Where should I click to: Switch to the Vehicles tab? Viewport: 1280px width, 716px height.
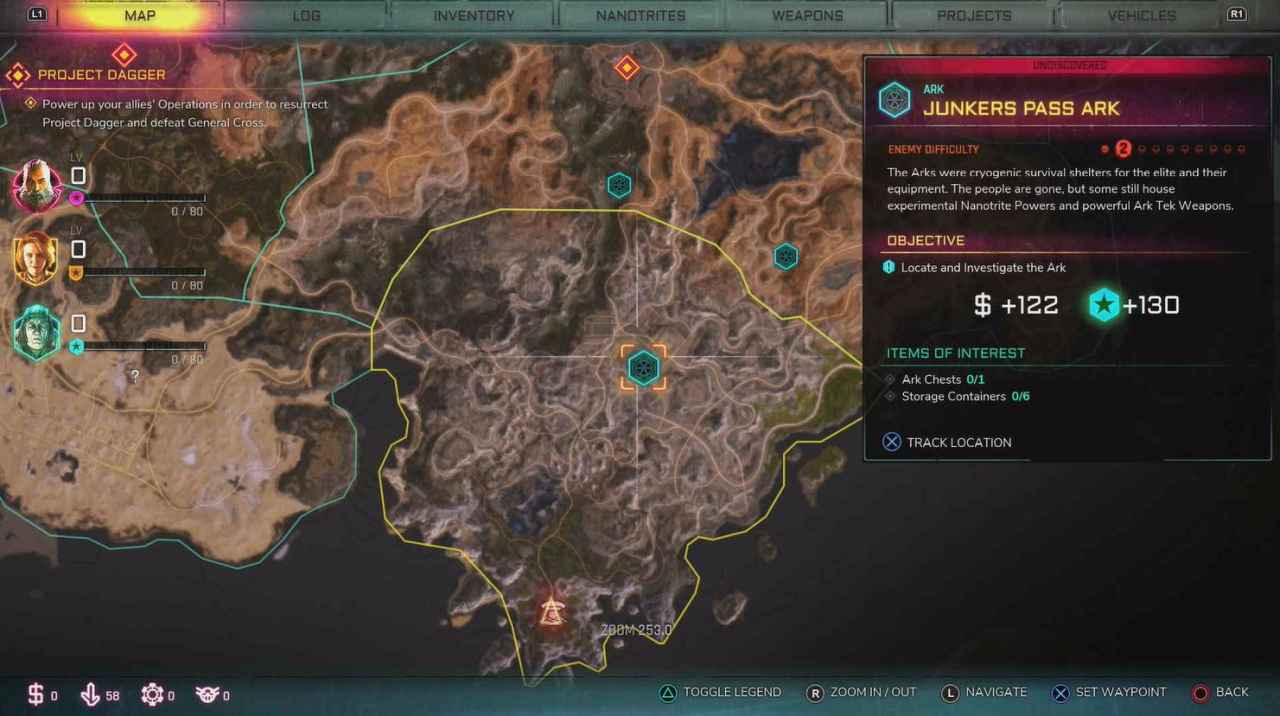(1141, 16)
